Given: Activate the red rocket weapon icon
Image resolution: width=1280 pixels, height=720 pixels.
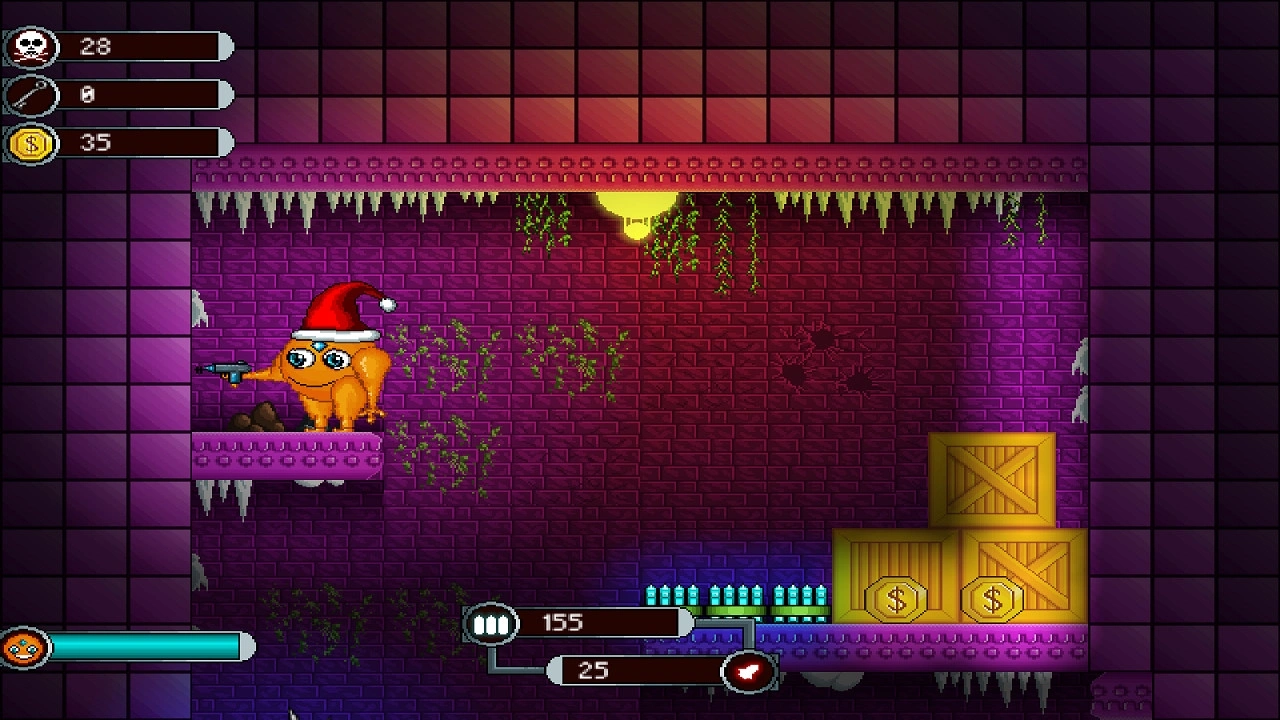Looking at the screenshot, I should [x=749, y=671].
